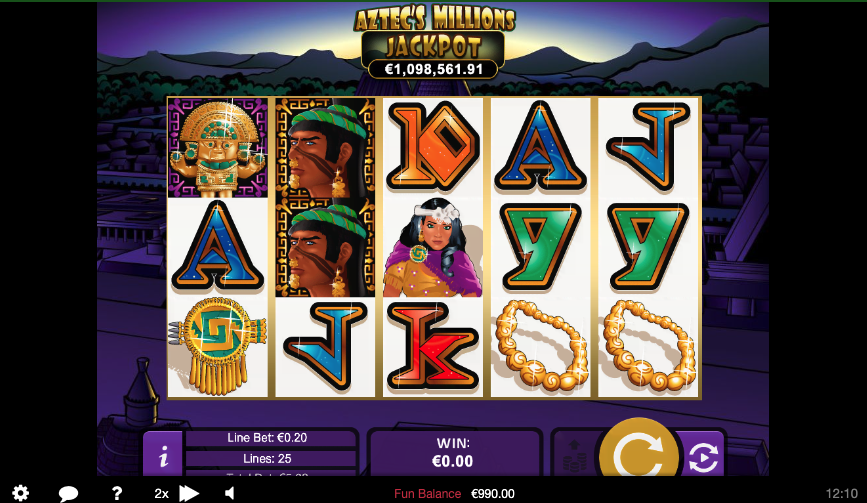Show help with the question mark

pos(117,493)
